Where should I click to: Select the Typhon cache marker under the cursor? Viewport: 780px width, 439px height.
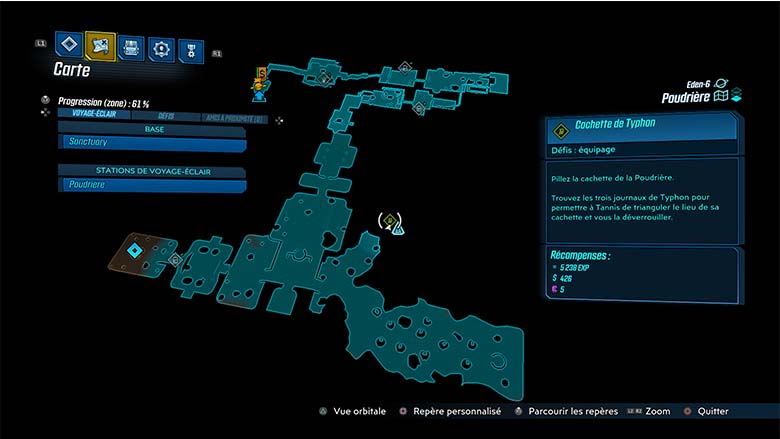(x=389, y=221)
